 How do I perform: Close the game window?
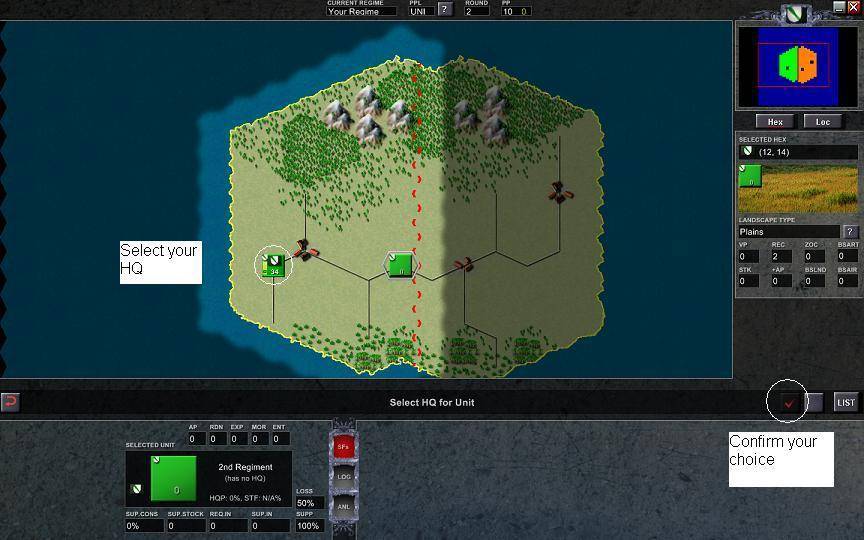(x=853, y=7)
